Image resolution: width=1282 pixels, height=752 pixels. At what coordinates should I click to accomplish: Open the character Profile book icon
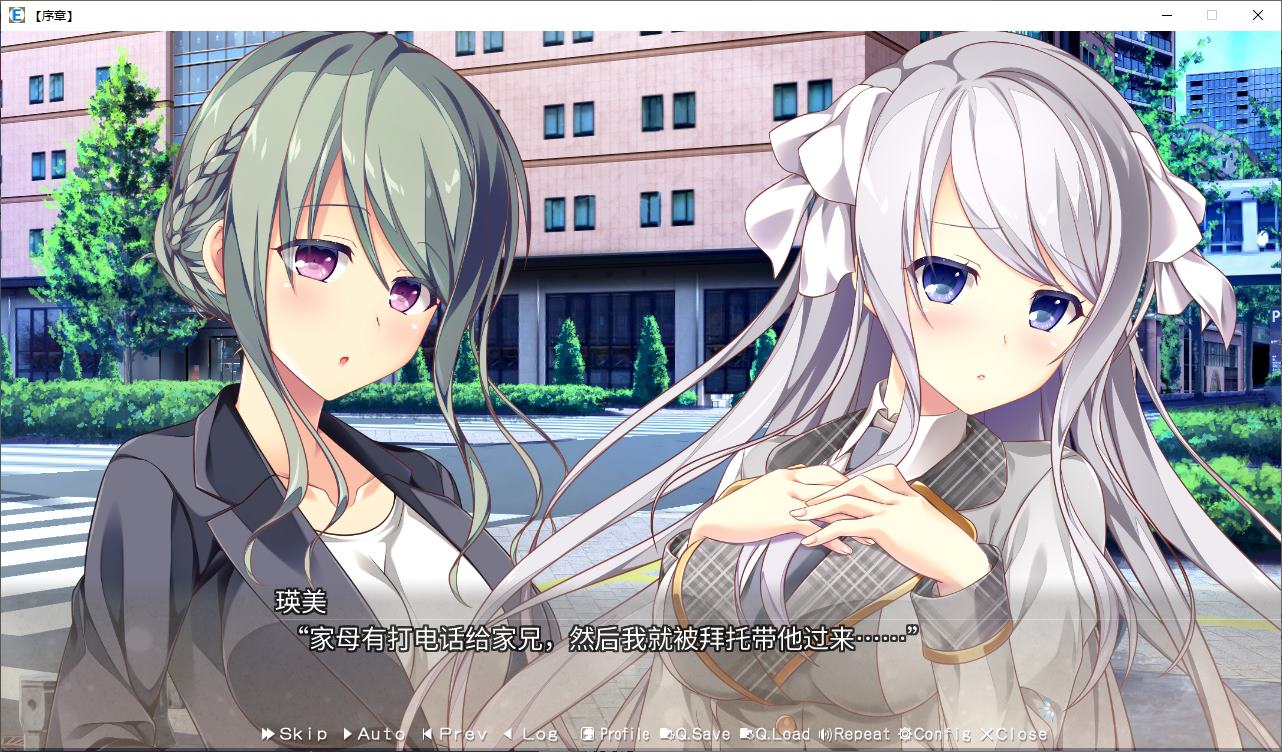(x=589, y=734)
